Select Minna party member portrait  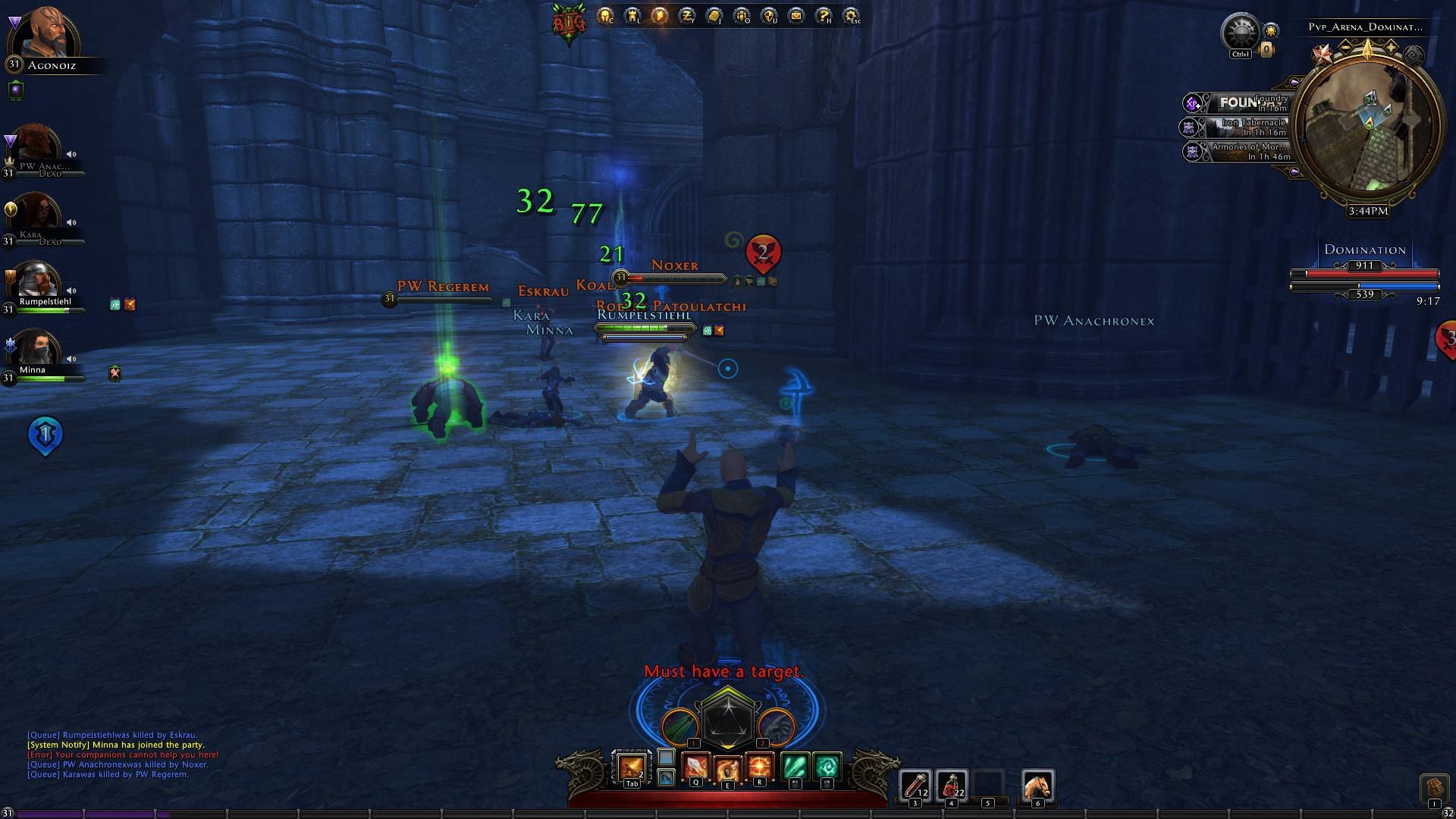pyautogui.click(x=35, y=348)
